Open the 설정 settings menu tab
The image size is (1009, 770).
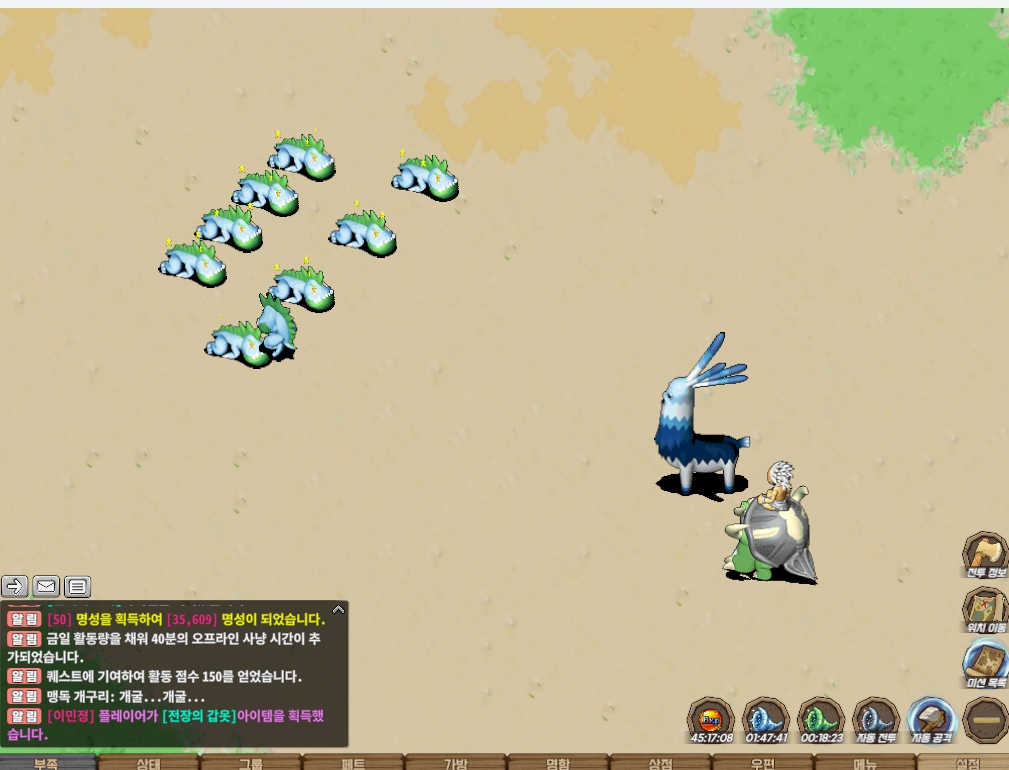click(x=966, y=763)
